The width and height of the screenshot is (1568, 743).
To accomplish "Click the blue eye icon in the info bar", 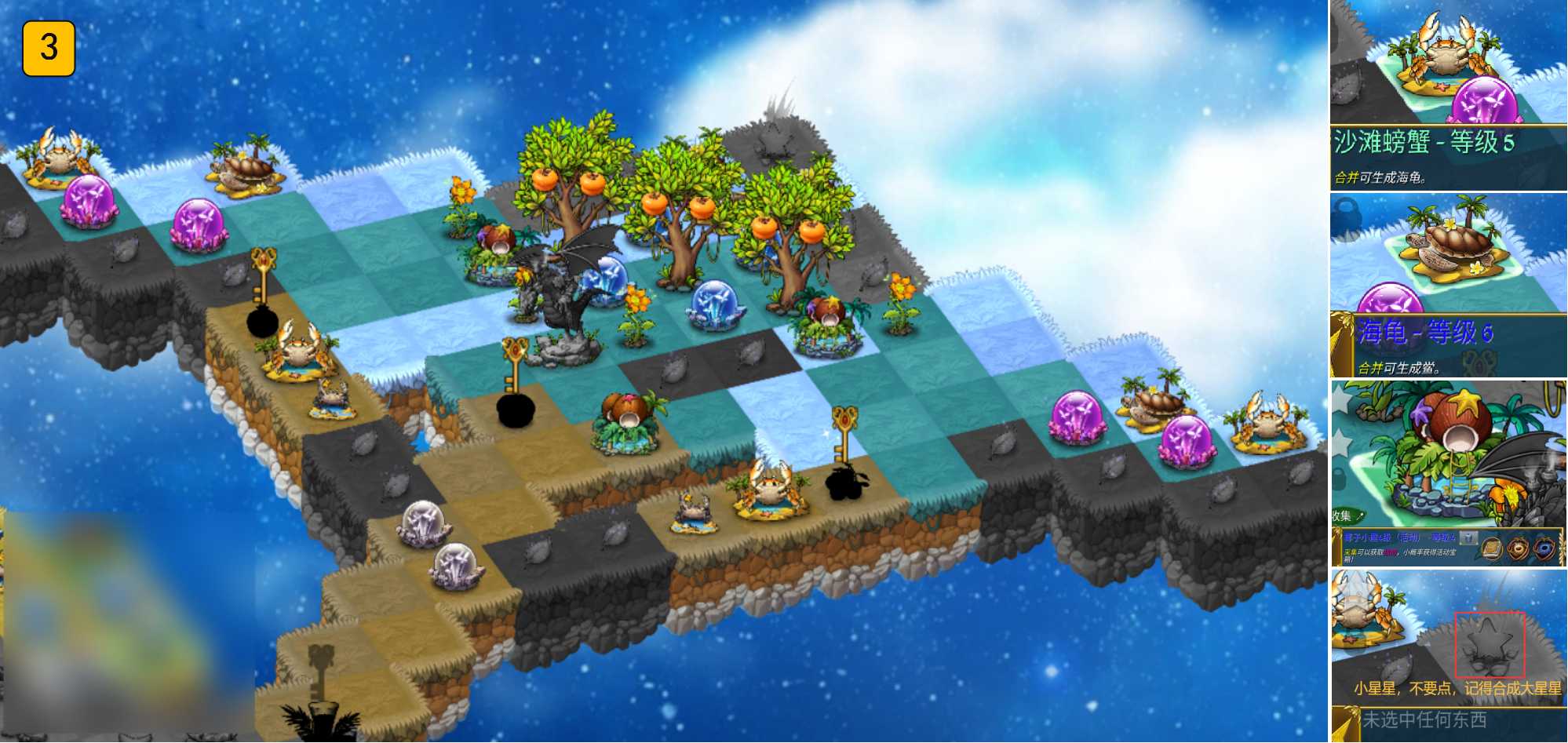I will (1545, 548).
